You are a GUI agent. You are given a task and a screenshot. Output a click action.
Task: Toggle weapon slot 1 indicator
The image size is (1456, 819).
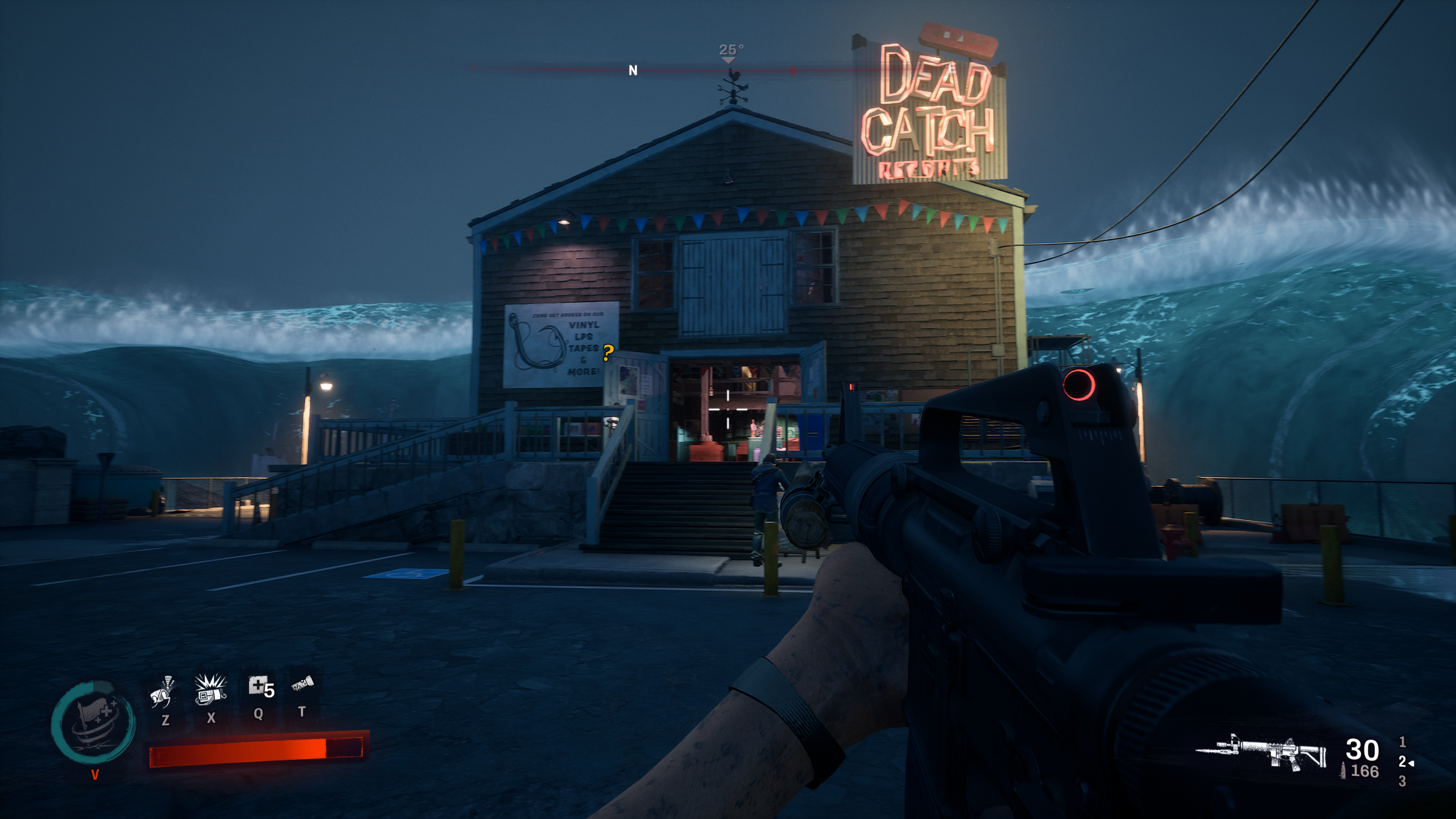[x=1403, y=743]
